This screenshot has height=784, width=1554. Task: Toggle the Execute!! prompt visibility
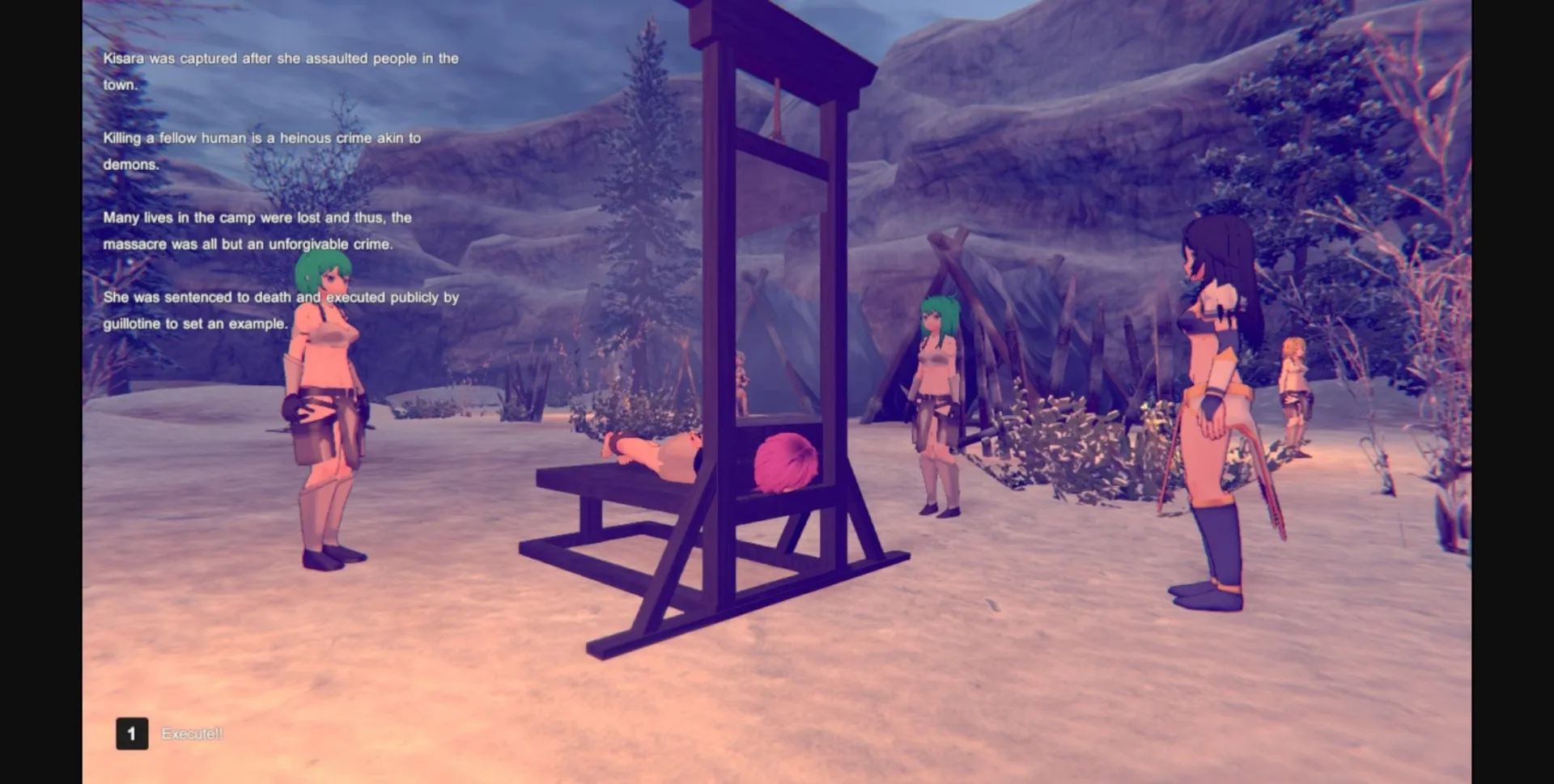click(192, 735)
